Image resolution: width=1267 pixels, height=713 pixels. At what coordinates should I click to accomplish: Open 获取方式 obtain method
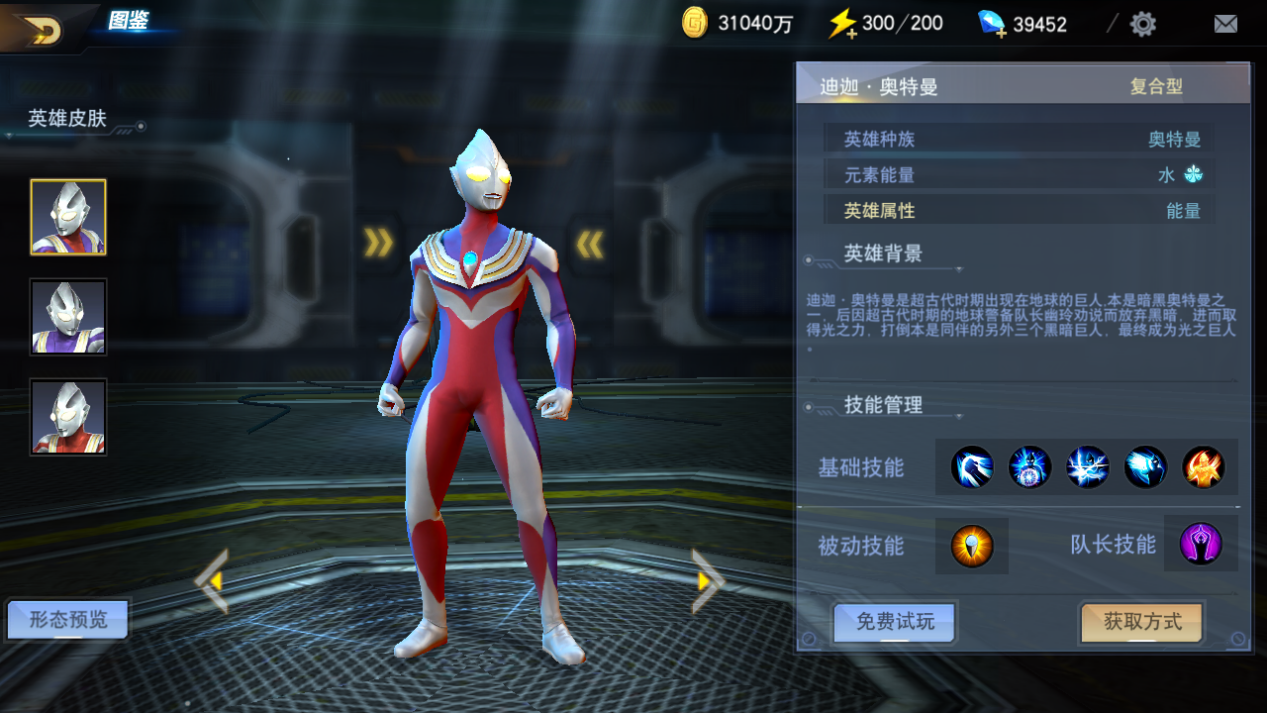click(1142, 622)
